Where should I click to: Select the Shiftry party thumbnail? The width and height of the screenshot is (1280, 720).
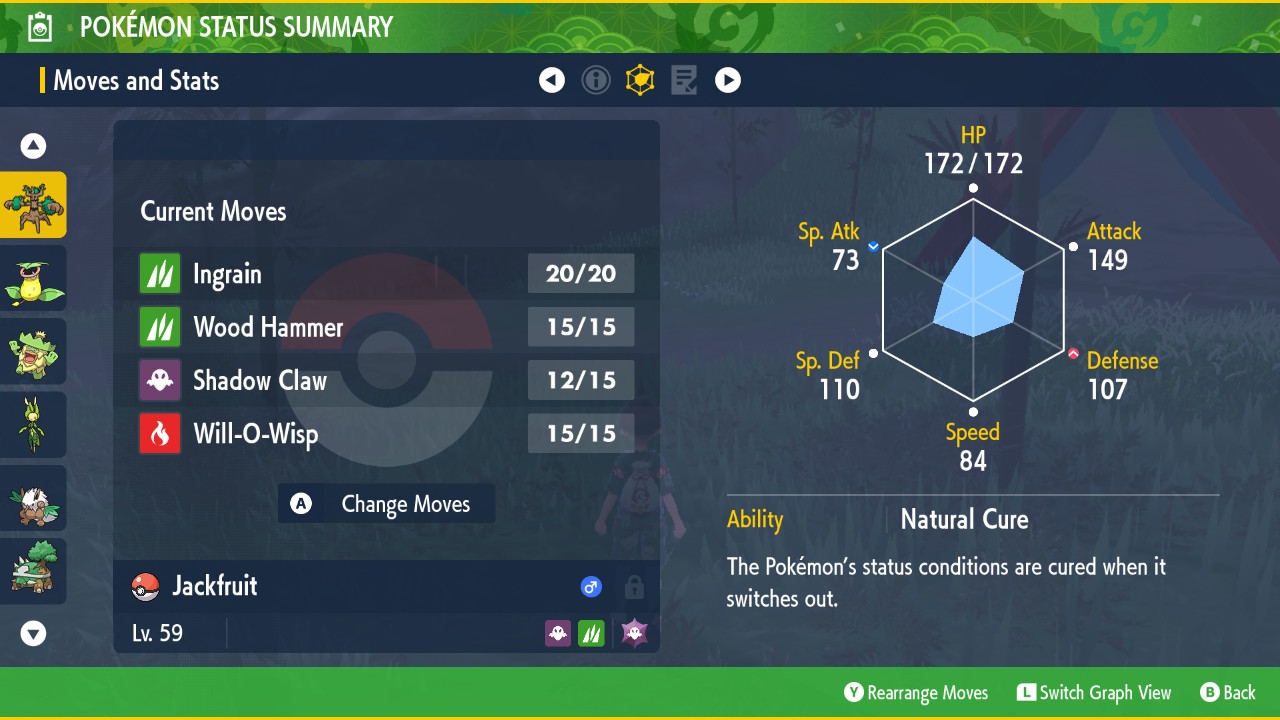pos(34,498)
